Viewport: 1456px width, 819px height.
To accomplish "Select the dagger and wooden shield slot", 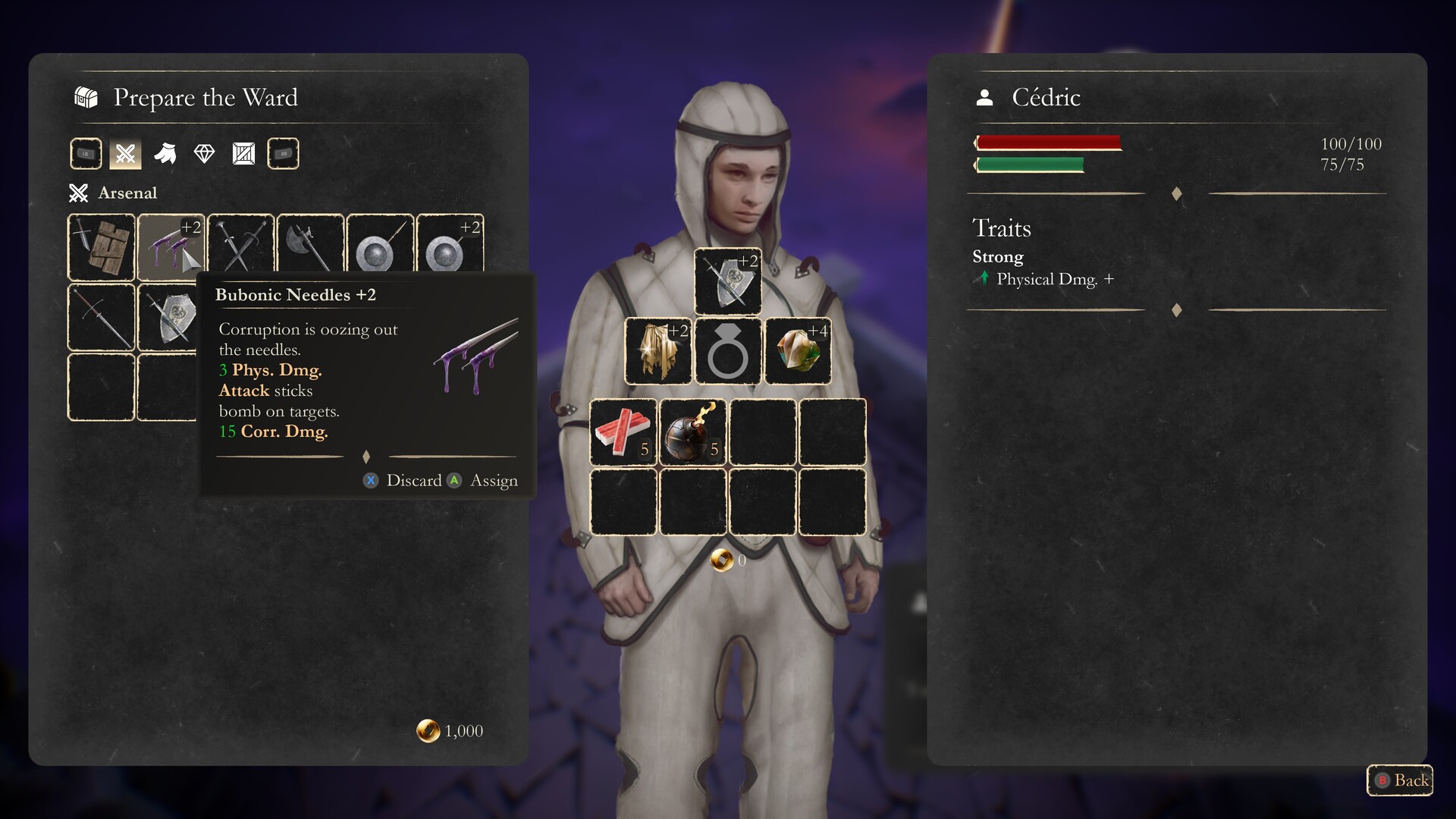I will (102, 247).
